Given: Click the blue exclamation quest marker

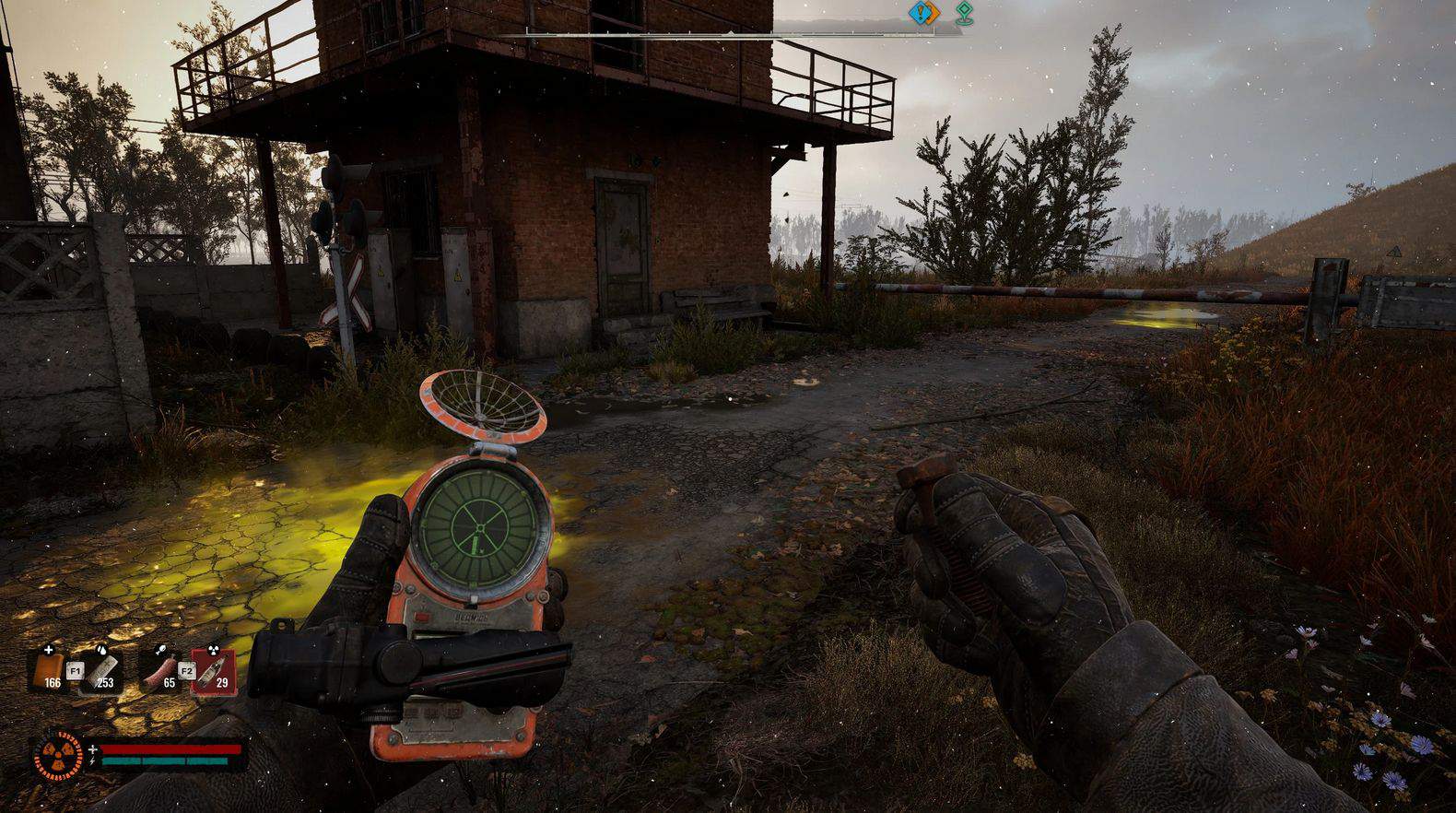Looking at the screenshot, I should point(922,13).
